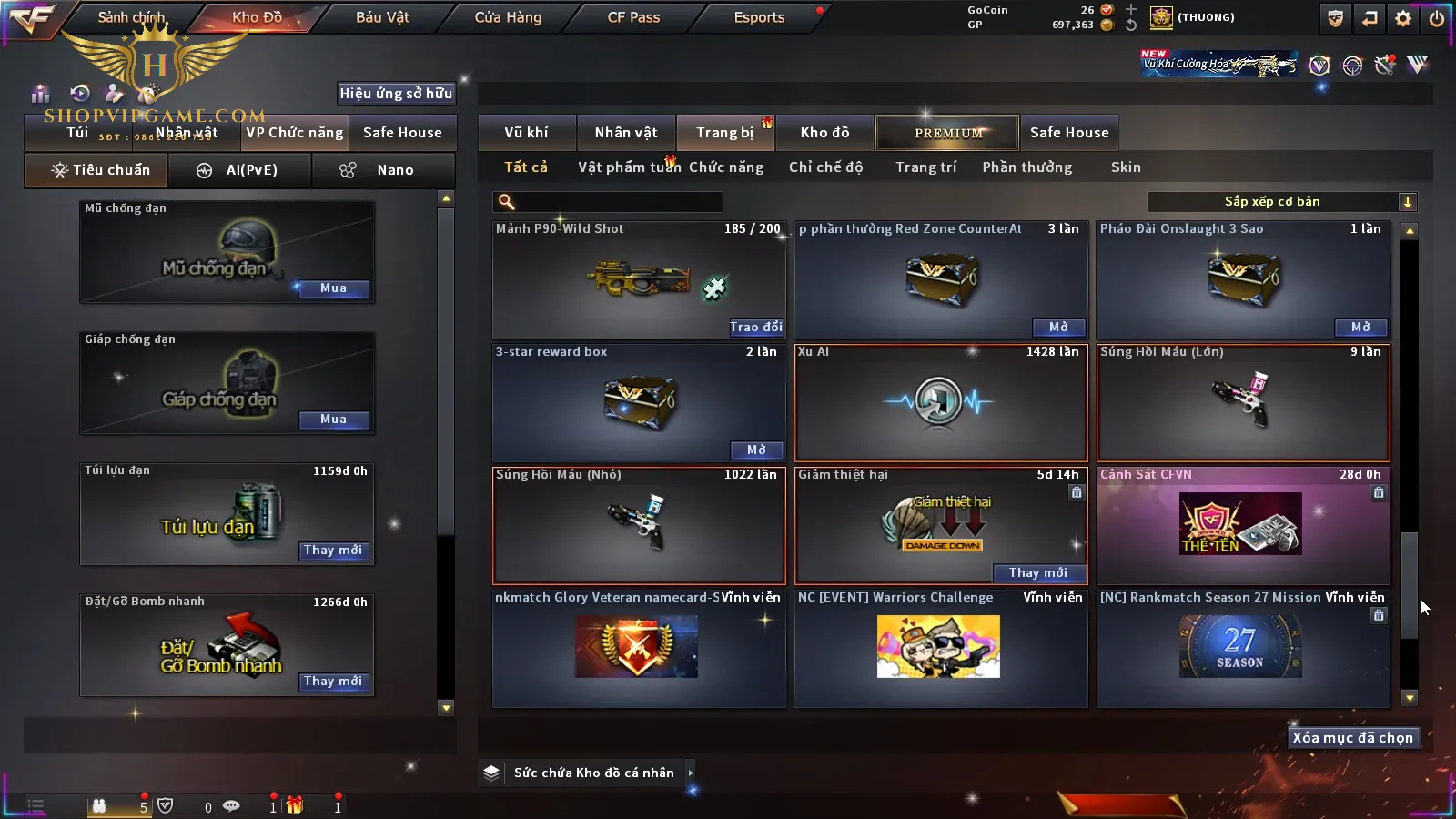Select the Vũ khí inventory tab
Screen dimensions: 1456x819
coord(526,133)
